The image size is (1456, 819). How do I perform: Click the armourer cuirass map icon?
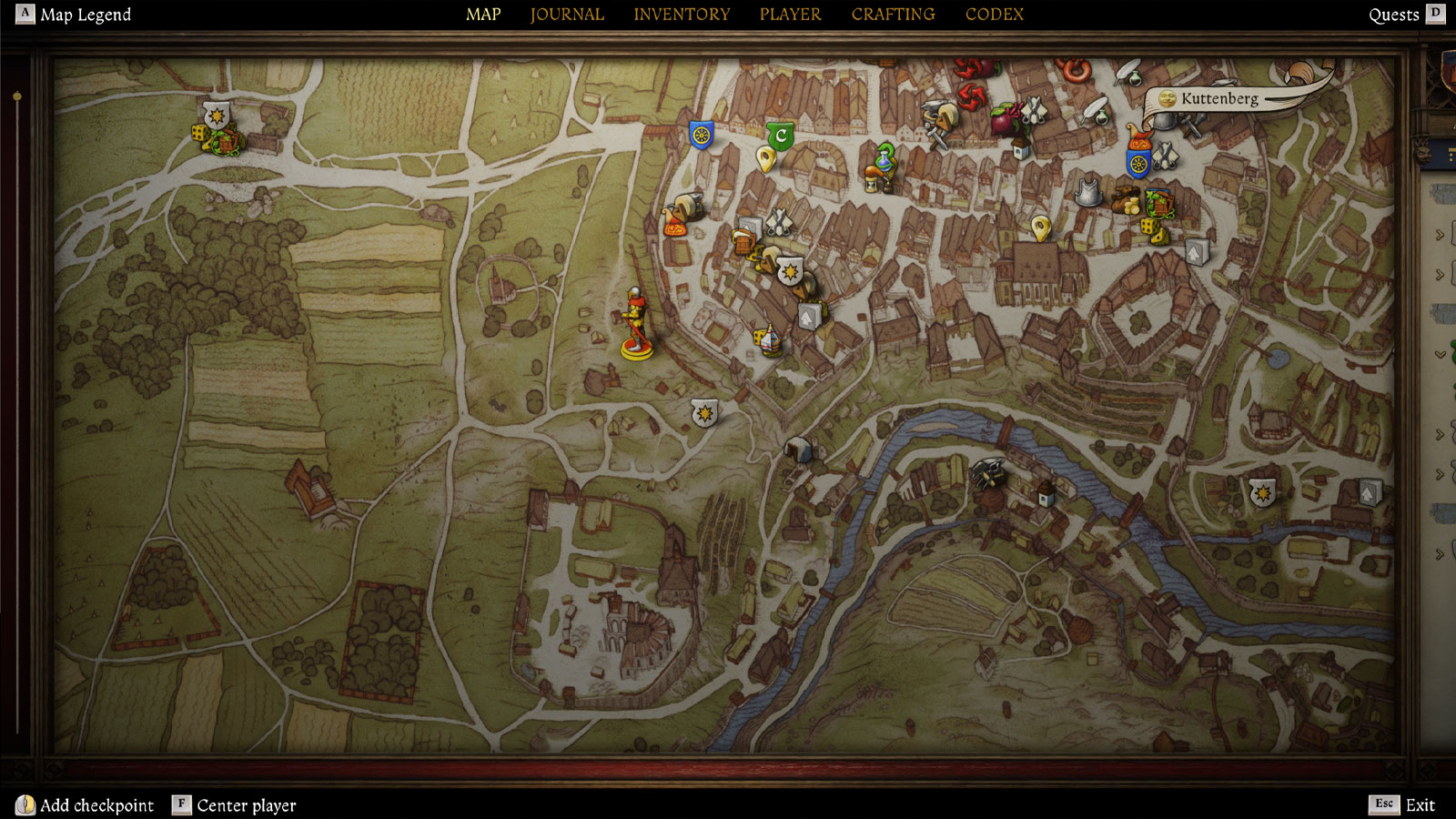(1088, 193)
